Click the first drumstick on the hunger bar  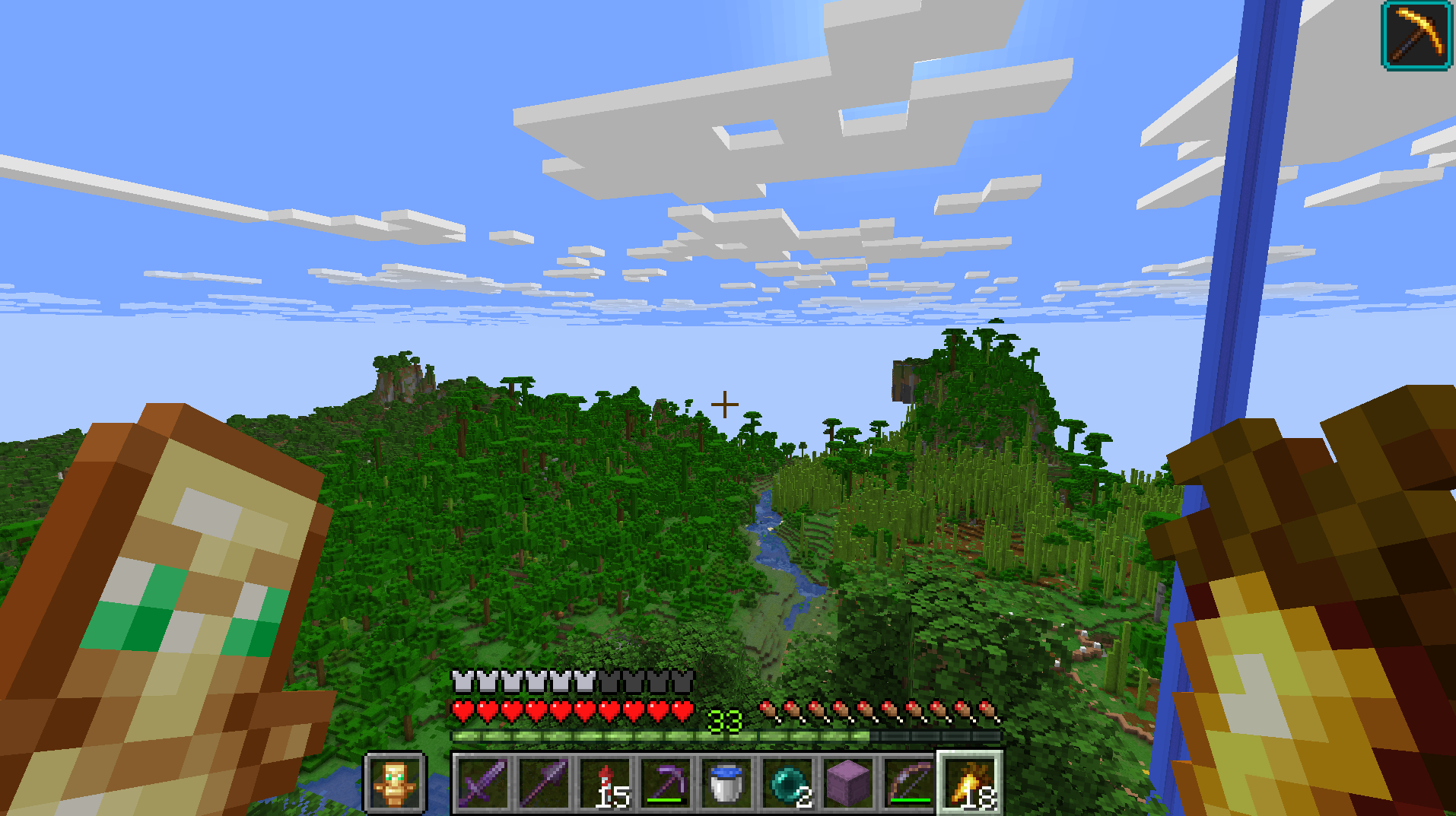pyautogui.click(x=768, y=709)
